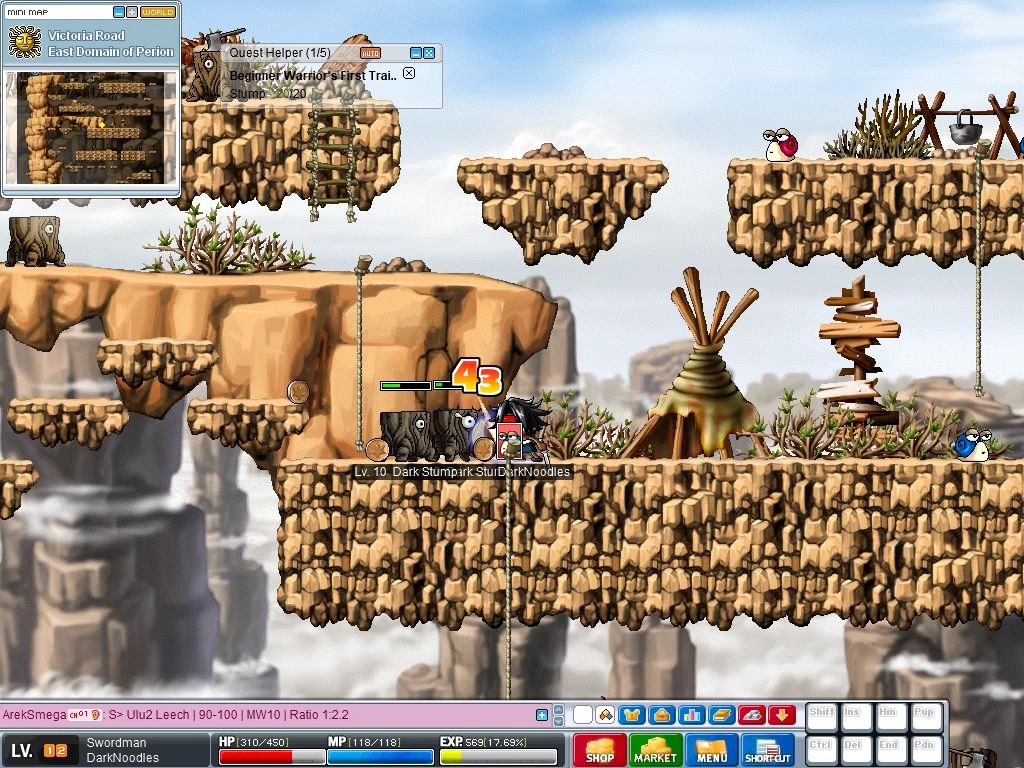1024x768 pixels.
Task: Click the minimap terrain view
Action: click(92, 127)
